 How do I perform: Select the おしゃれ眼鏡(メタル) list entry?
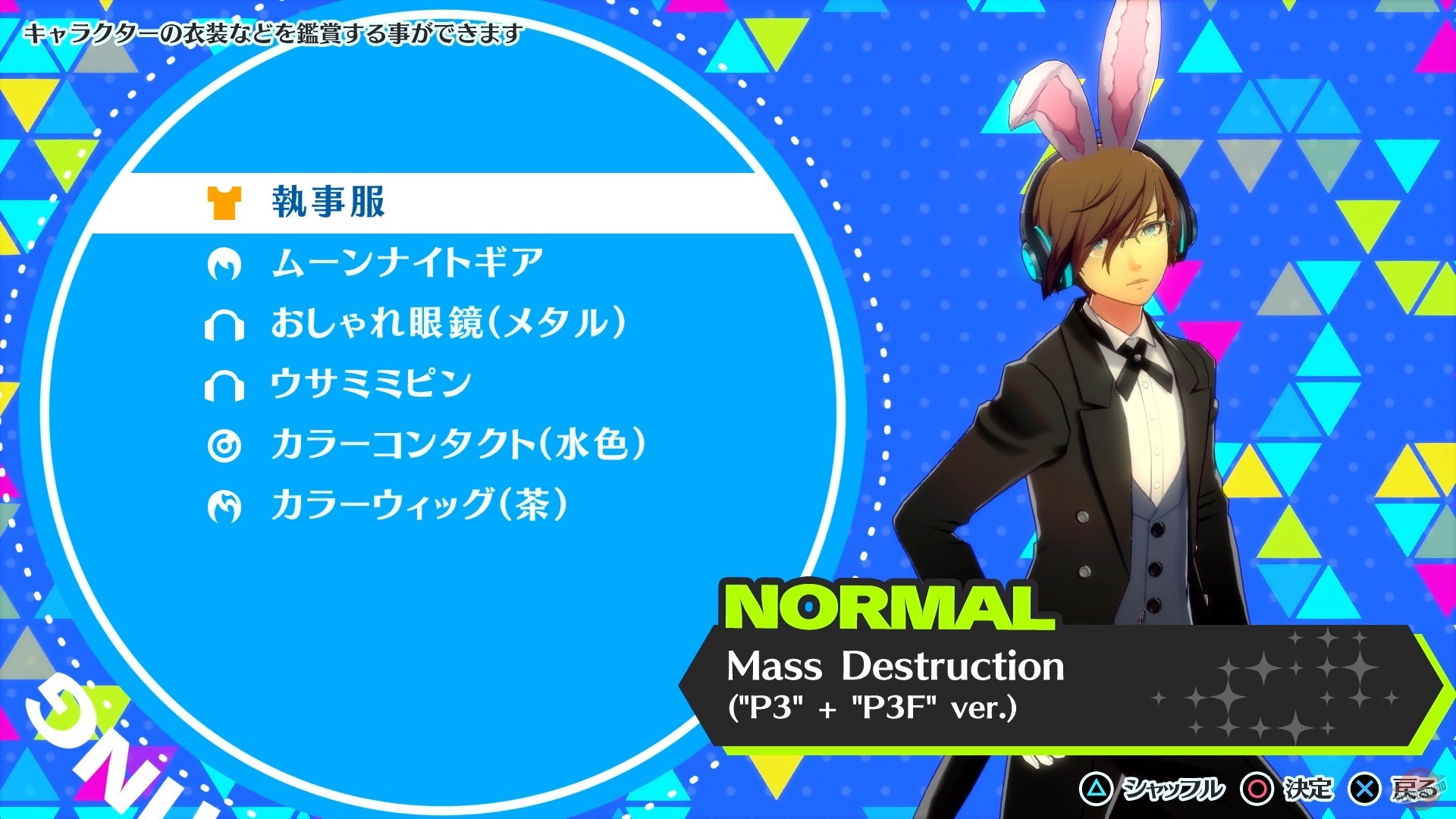(447, 324)
